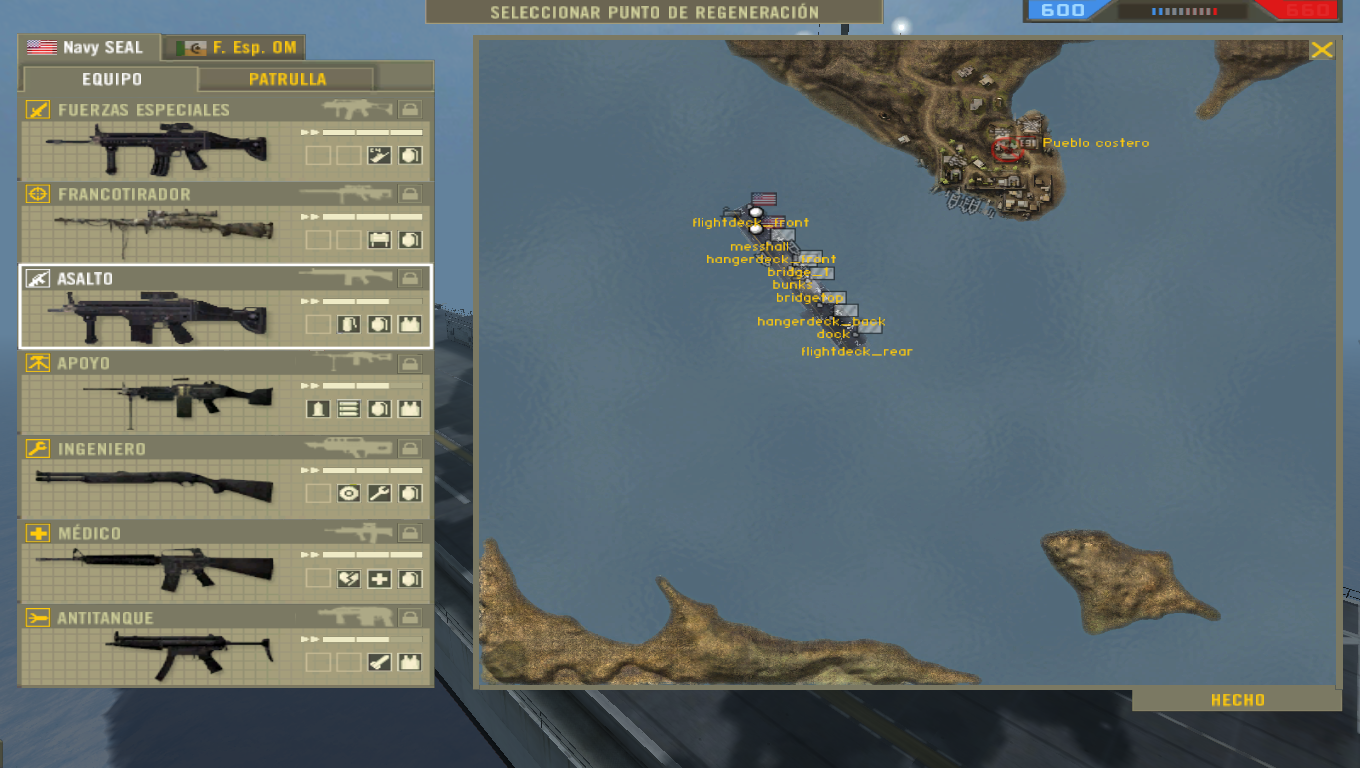Toggle the lock on Fuerzas Especiales kit
This screenshot has width=1360, height=768.
(410, 110)
